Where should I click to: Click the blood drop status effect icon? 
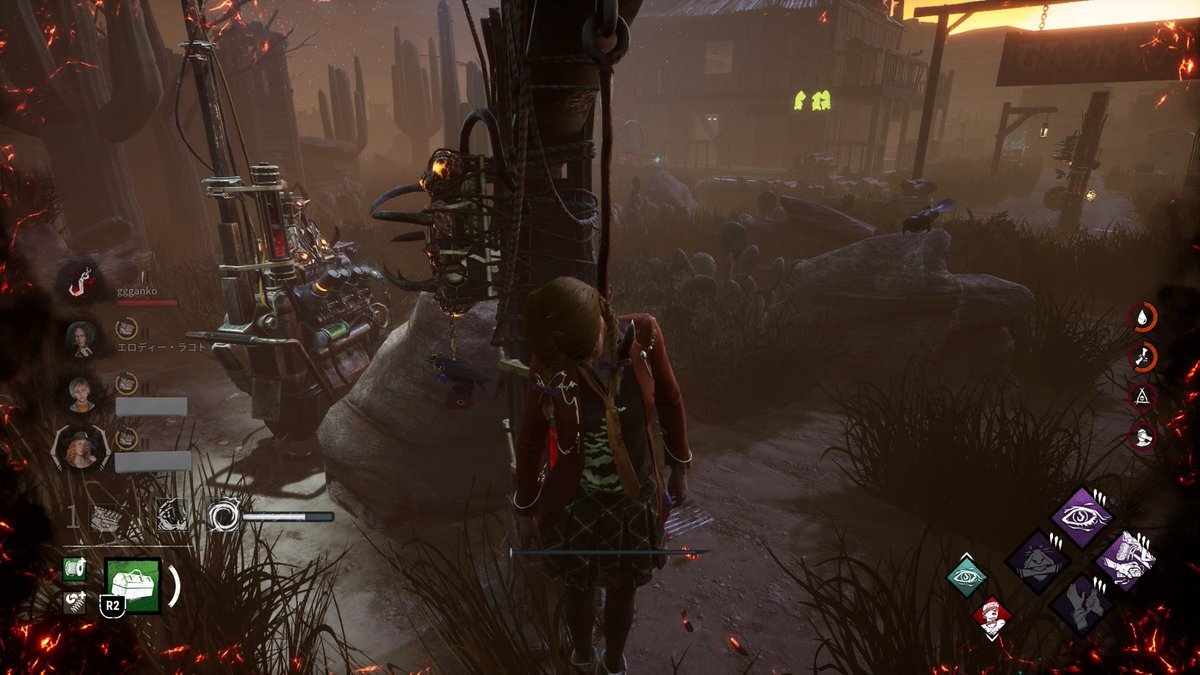(x=1143, y=317)
